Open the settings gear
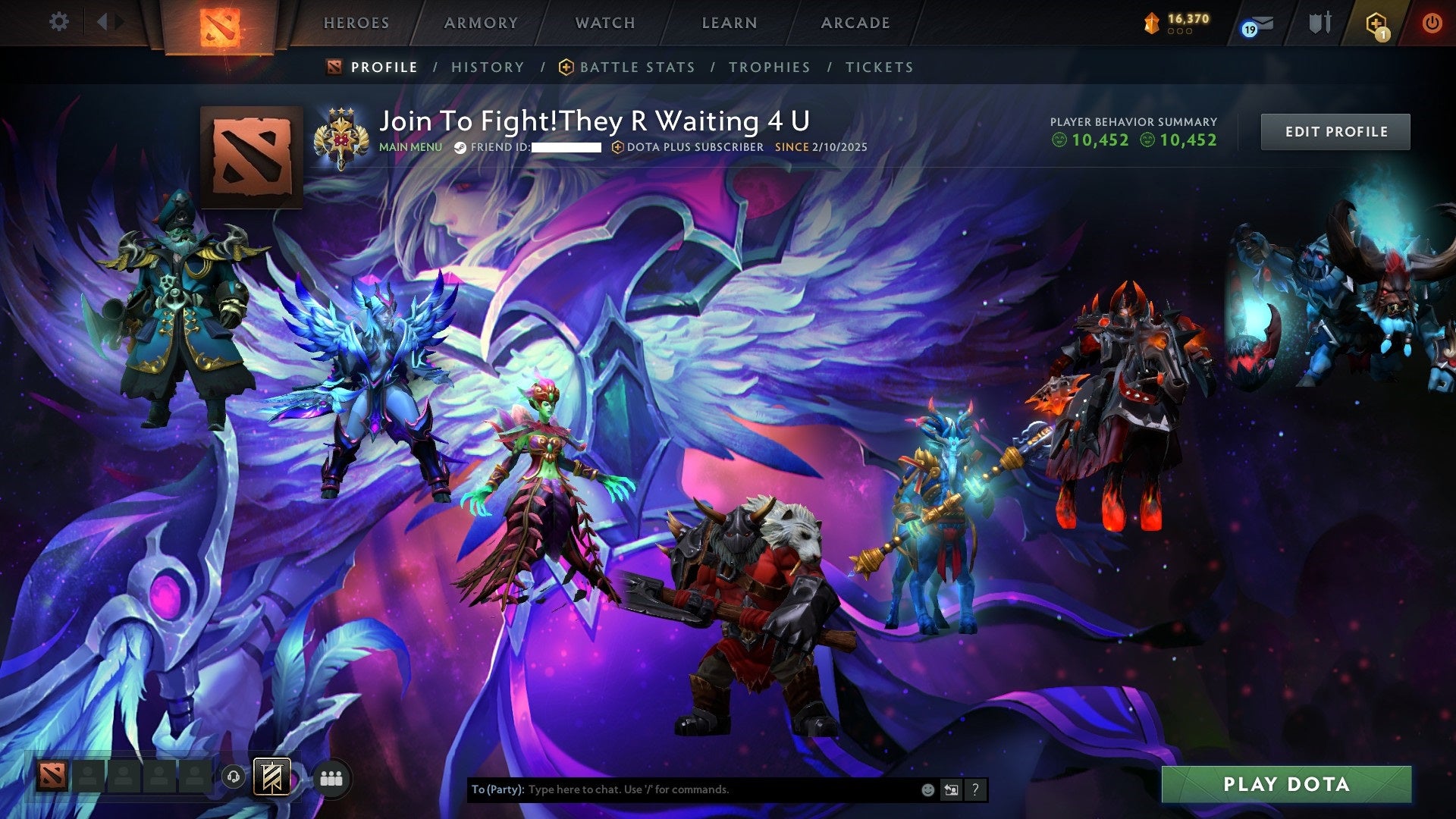The height and width of the screenshot is (819, 1456). click(x=58, y=22)
